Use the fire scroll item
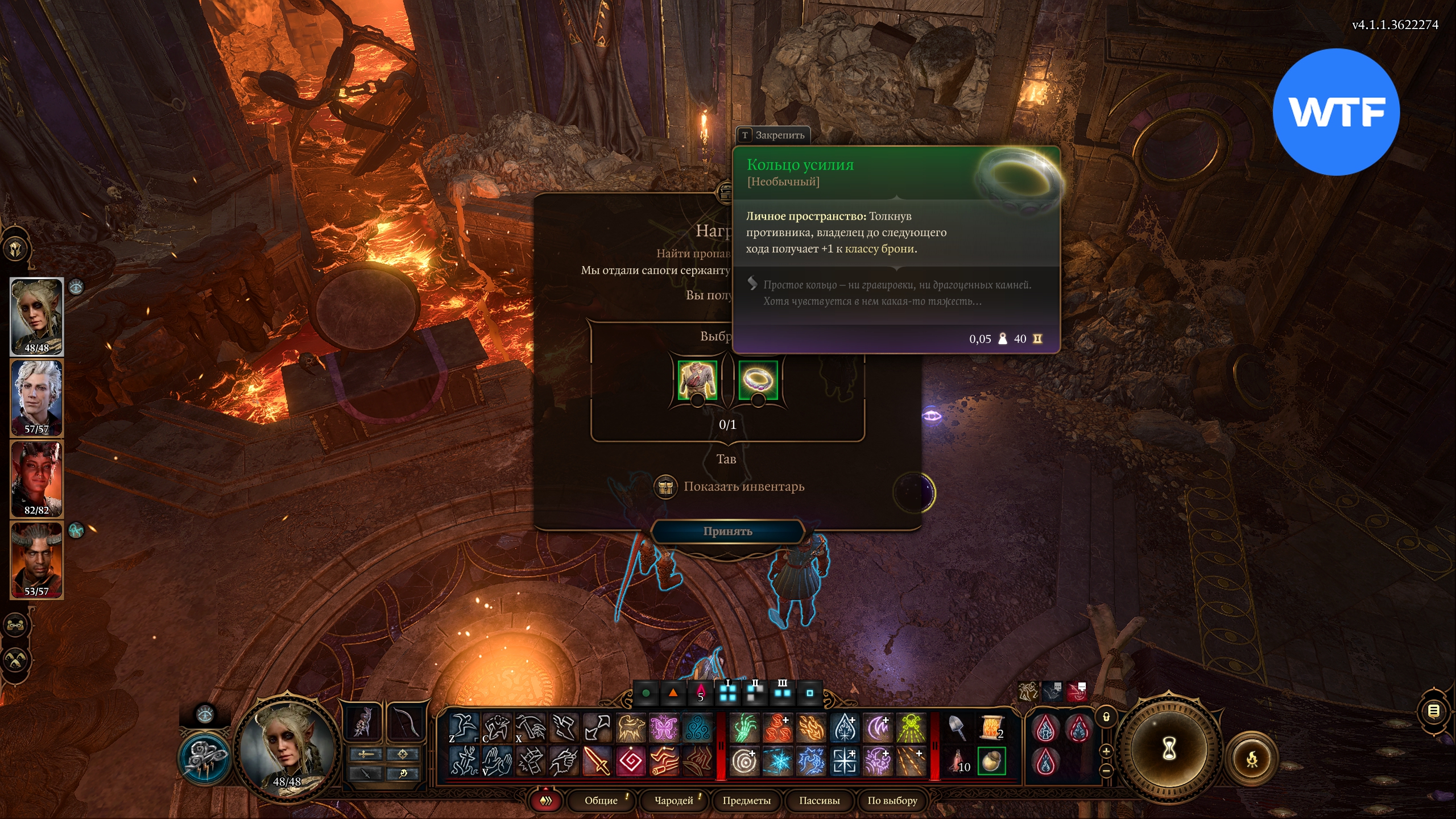The image size is (1456, 819). point(991,728)
